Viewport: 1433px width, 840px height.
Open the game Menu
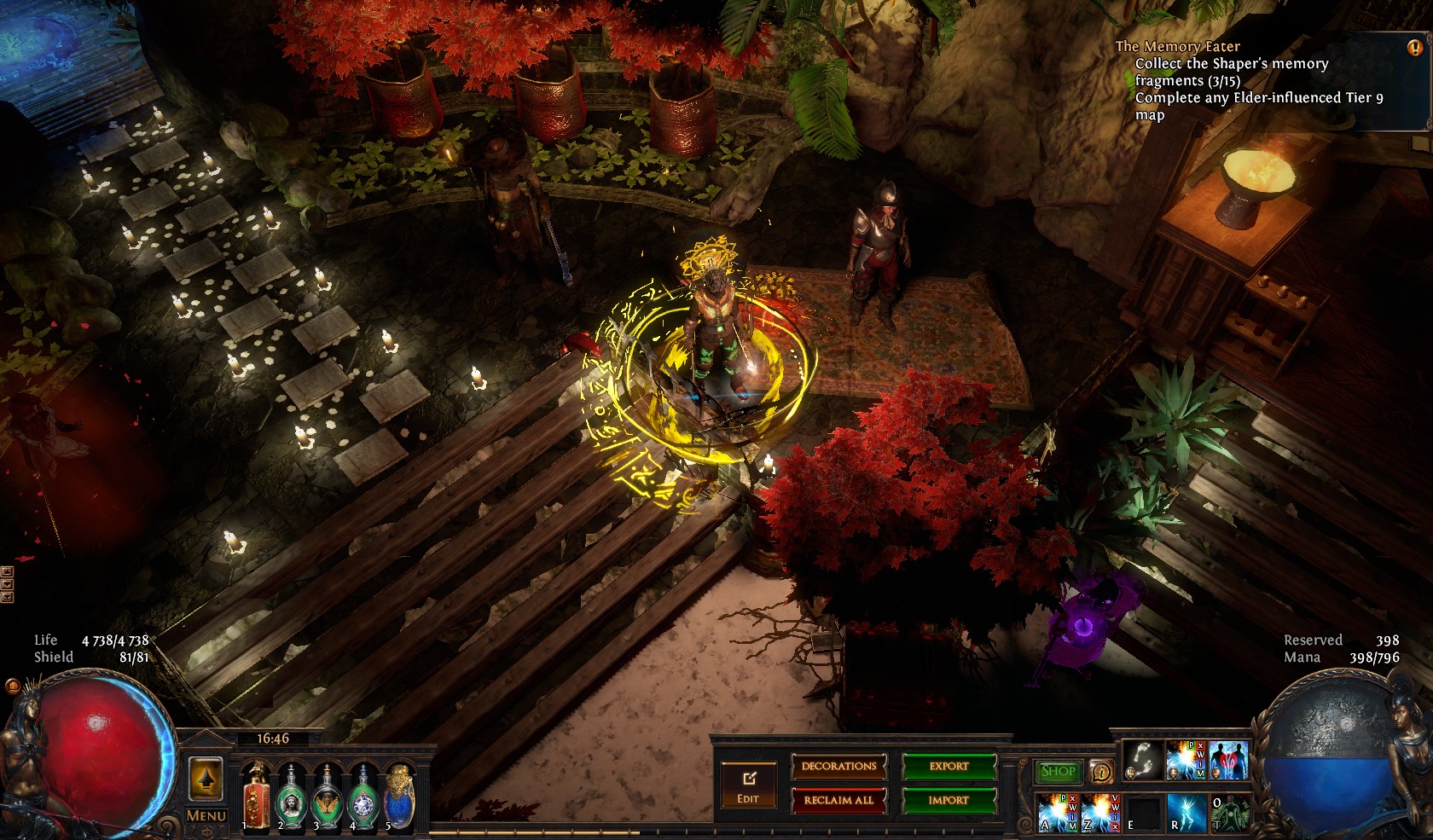point(206,815)
